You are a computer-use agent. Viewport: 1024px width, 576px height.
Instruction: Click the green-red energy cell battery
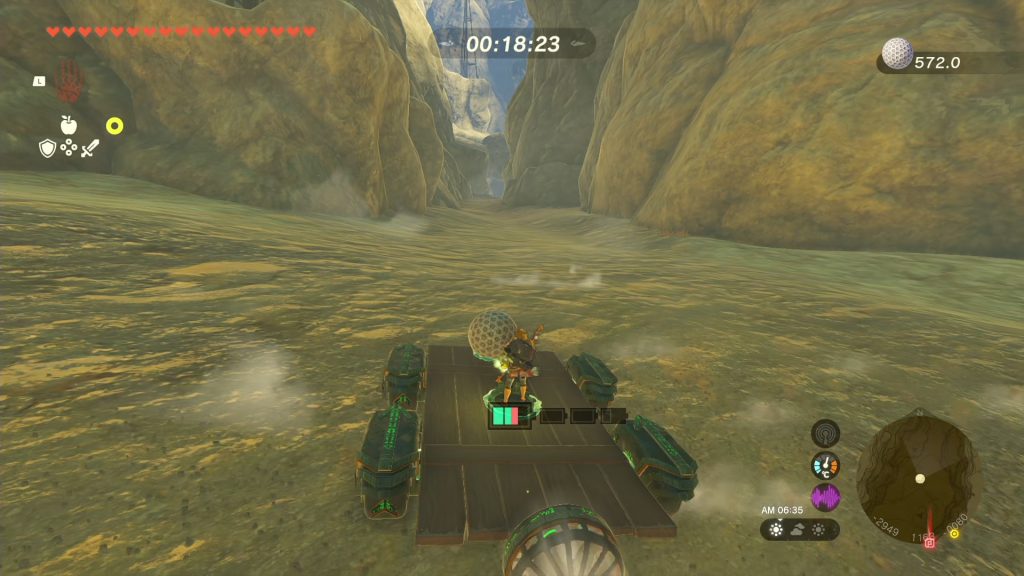(x=509, y=415)
